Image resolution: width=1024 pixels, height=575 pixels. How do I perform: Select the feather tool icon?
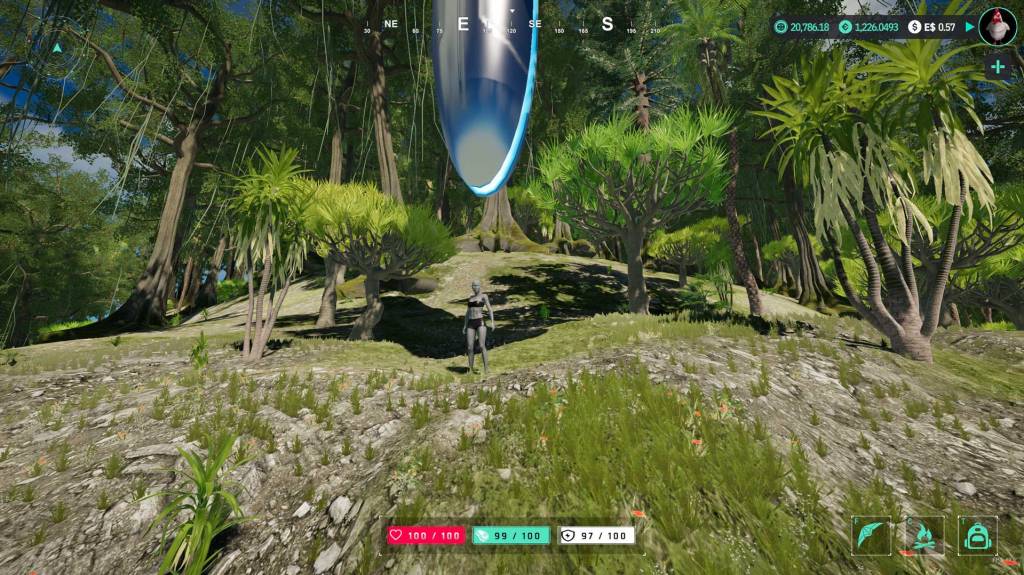[x=871, y=535]
